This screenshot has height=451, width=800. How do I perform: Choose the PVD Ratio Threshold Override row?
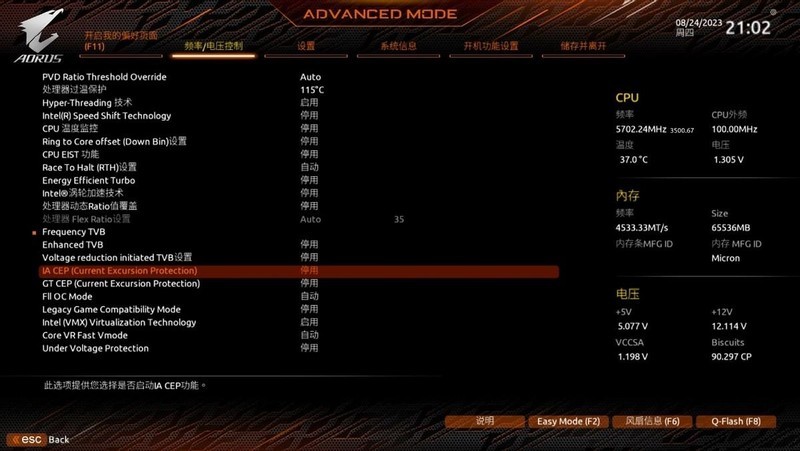104,77
